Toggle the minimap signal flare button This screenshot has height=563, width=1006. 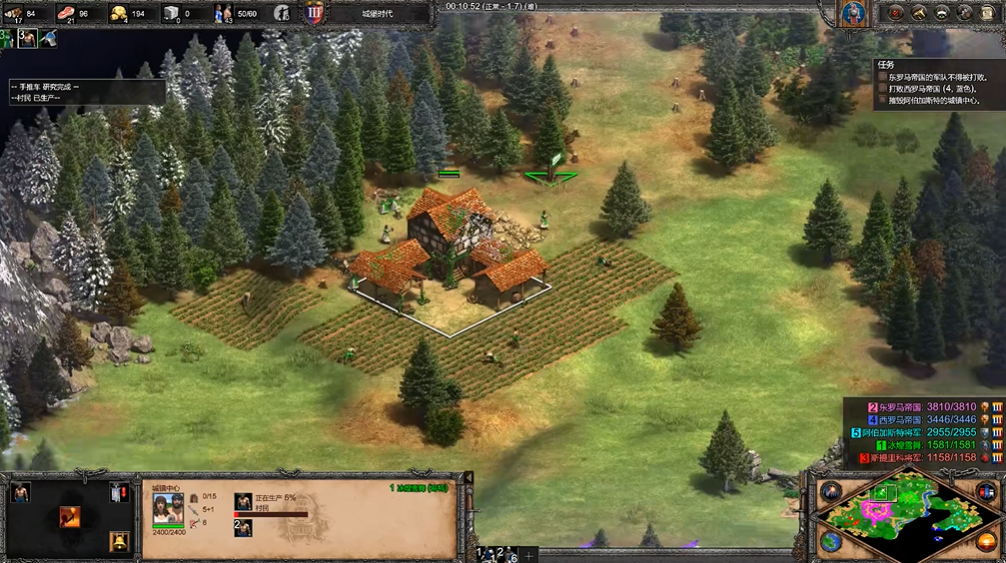pyautogui.click(x=831, y=491)
